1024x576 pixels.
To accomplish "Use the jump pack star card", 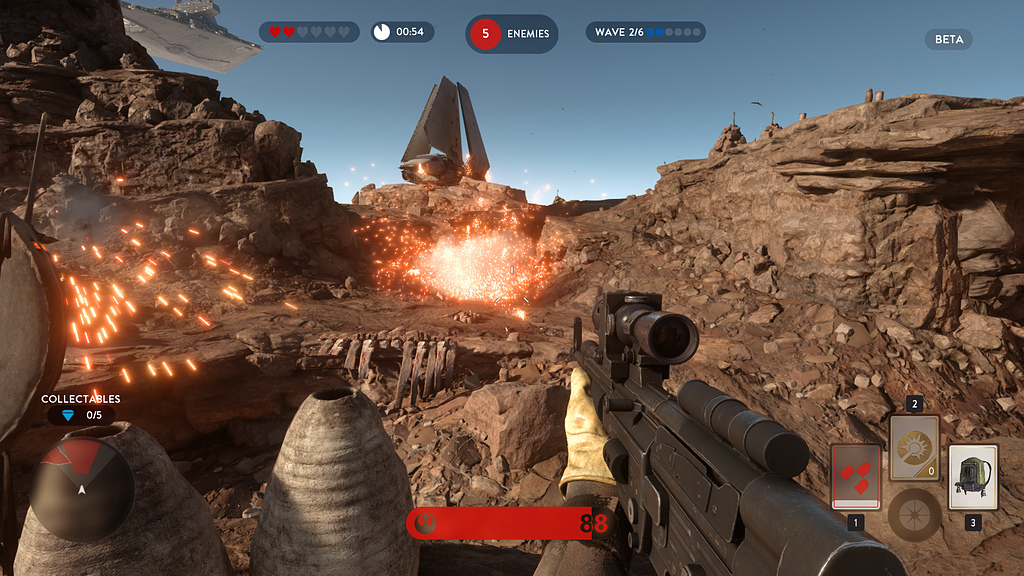I will (972, 476).
